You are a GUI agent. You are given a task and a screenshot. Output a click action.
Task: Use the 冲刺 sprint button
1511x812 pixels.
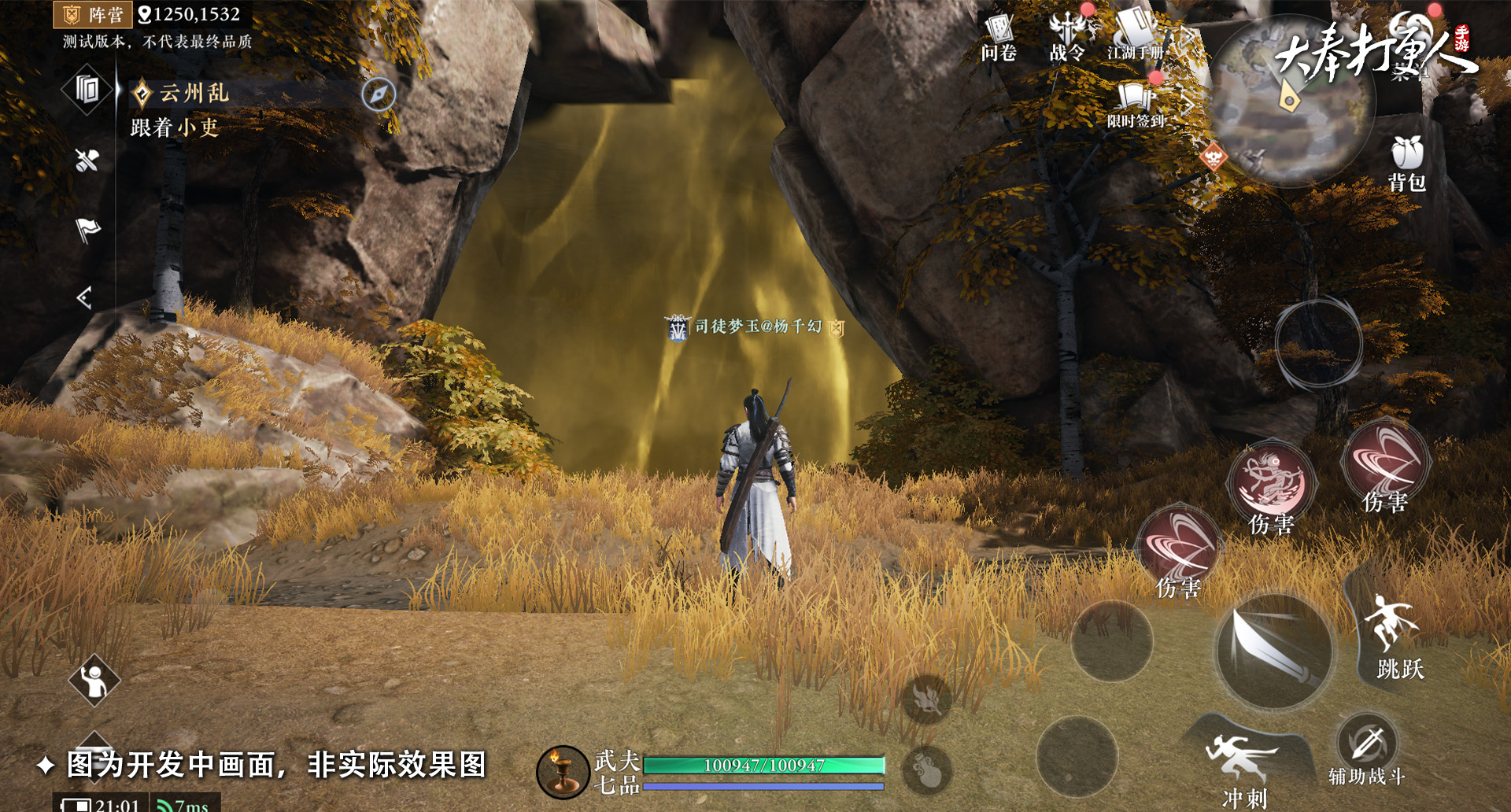click(x=1243, y=763)
